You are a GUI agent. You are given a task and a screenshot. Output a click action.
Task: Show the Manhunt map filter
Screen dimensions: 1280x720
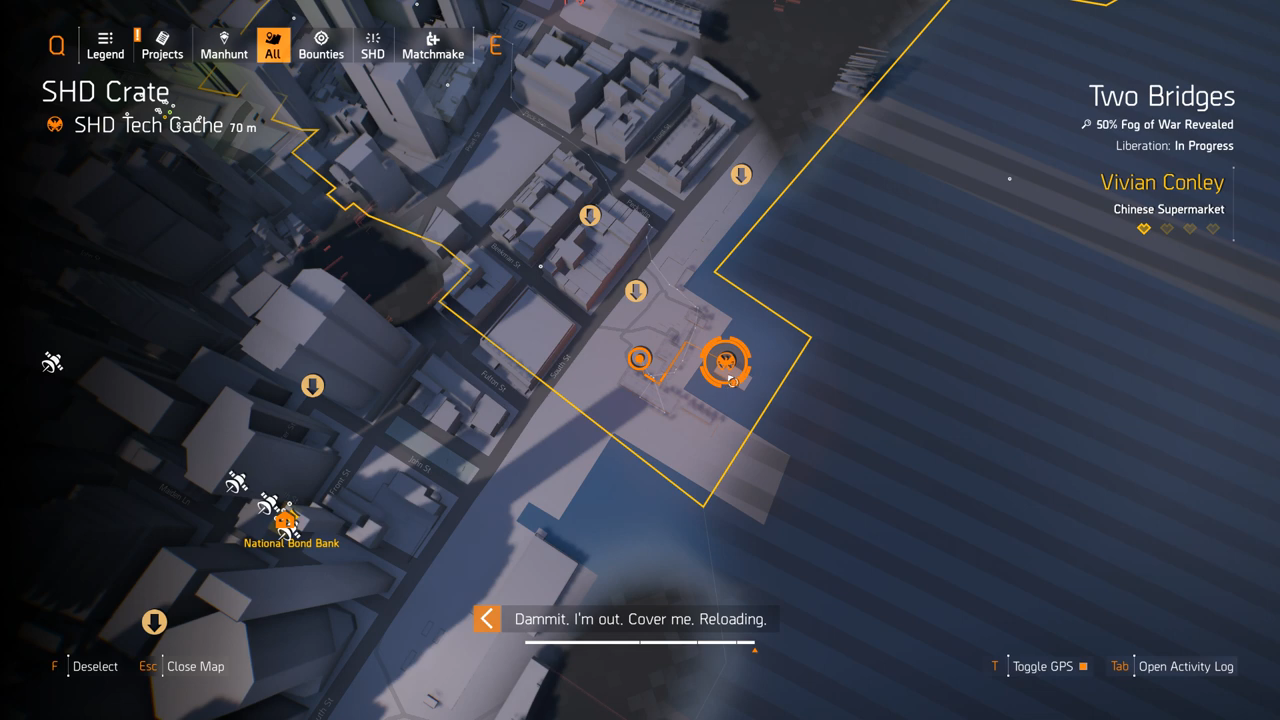pyautogui.click(x=224, y=45)
